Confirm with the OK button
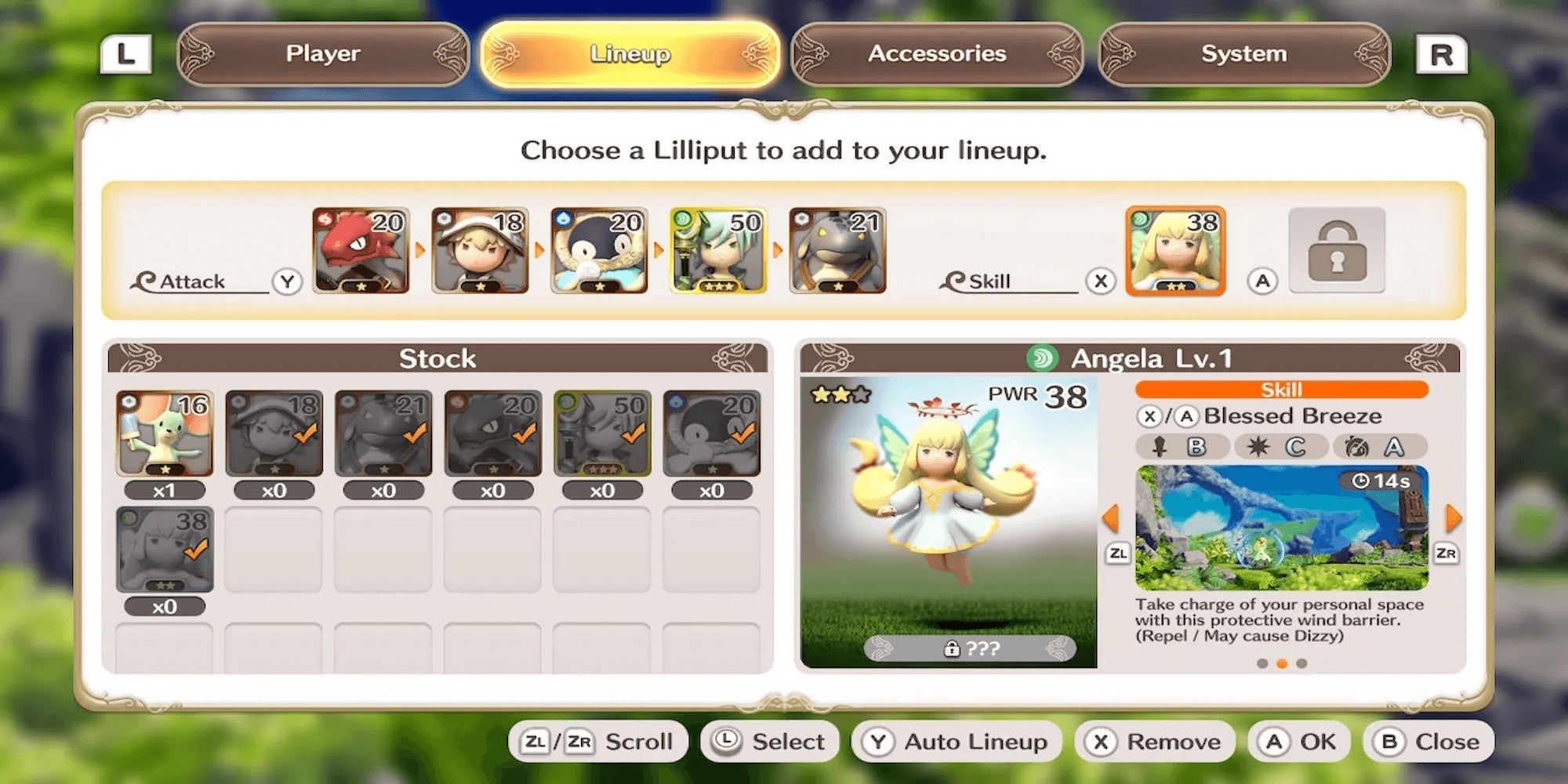 (x=1298, y=742)
